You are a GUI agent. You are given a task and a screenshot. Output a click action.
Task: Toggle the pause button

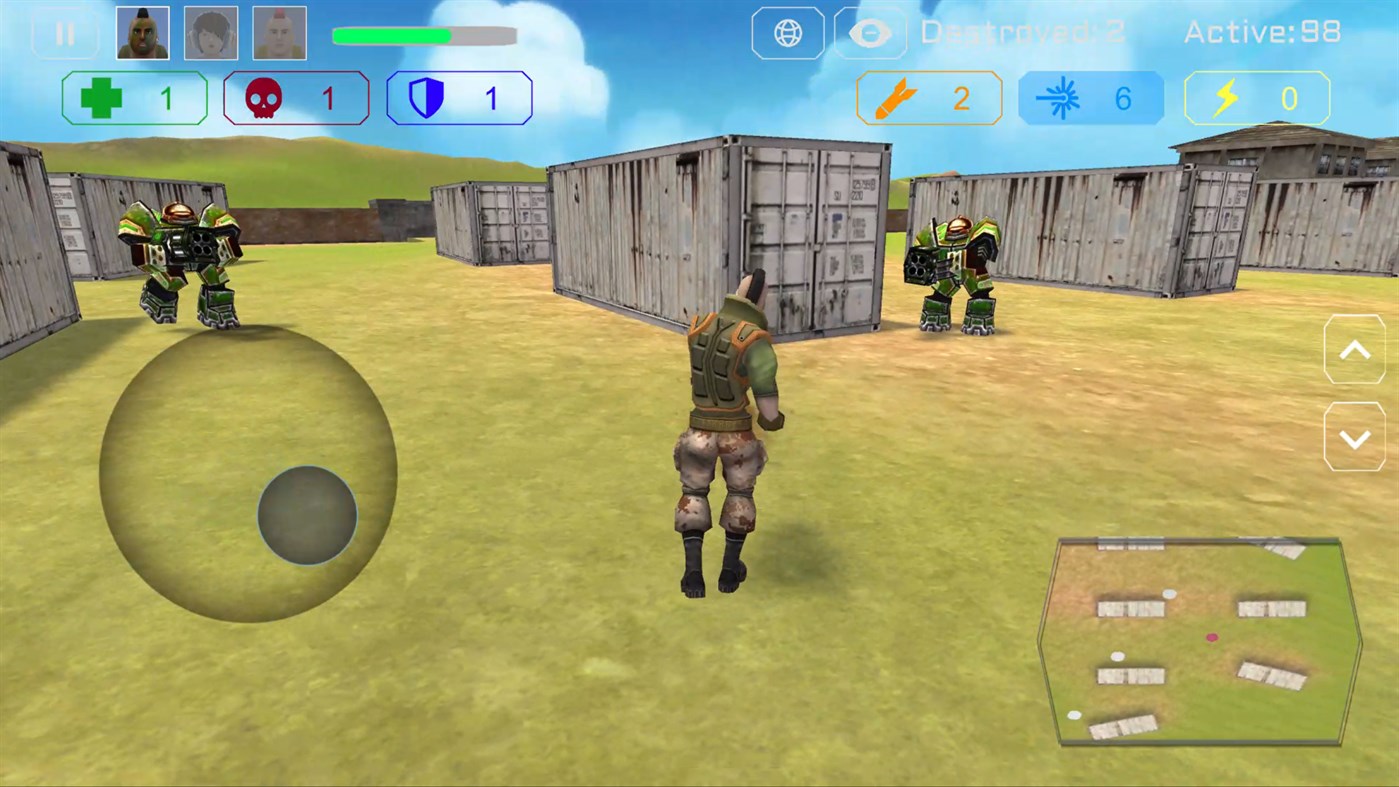pos(66,32)
